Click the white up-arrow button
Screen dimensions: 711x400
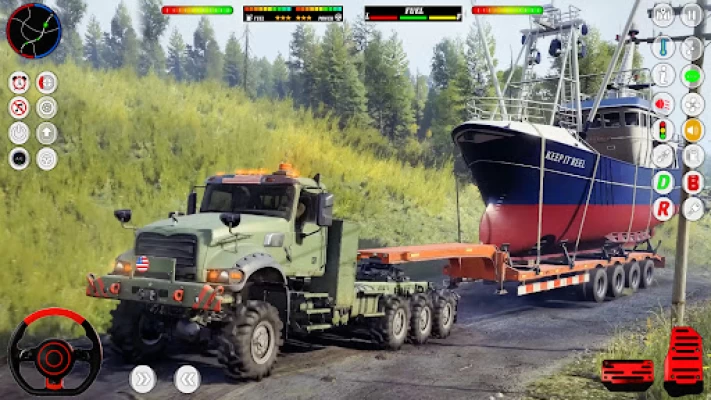pyautogui.click(x=47, y=132)
